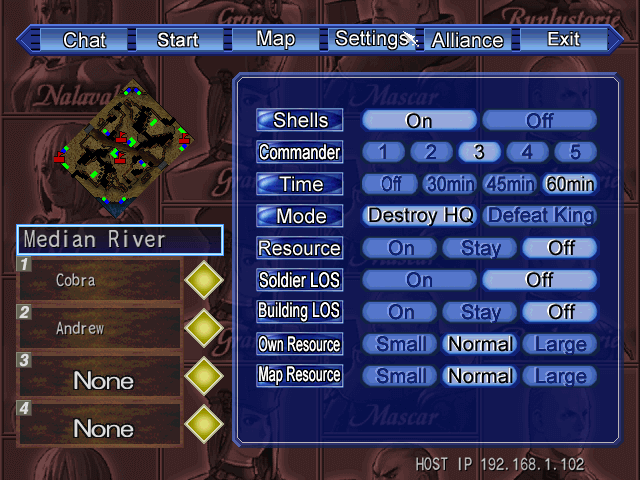Set Commander count to 5
The height and width of the screenshot is (480, 640).
(x=575, y=152)
